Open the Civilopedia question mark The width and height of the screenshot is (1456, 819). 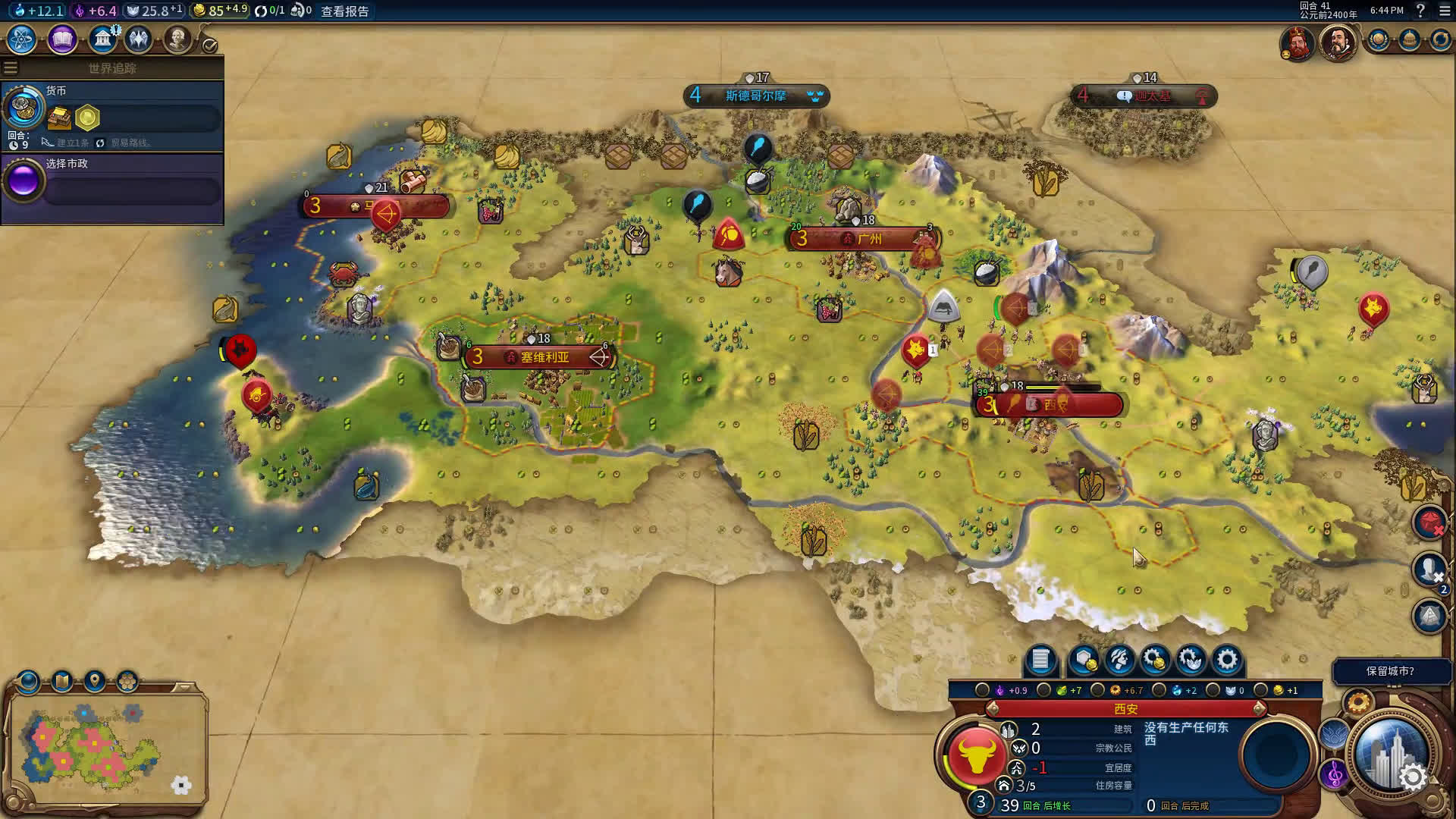1420,11
